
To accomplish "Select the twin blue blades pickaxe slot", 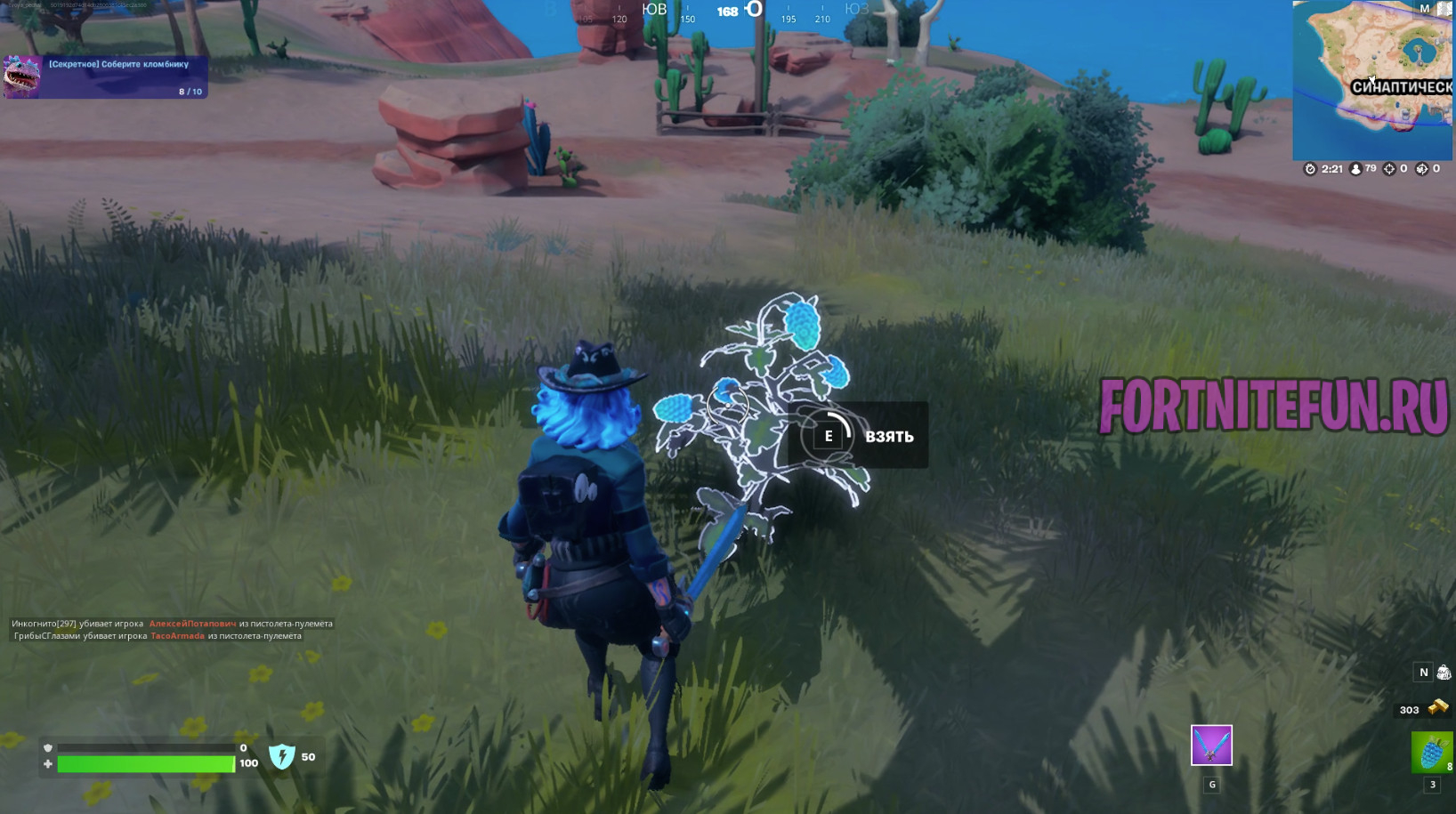I will point(1211,745).
